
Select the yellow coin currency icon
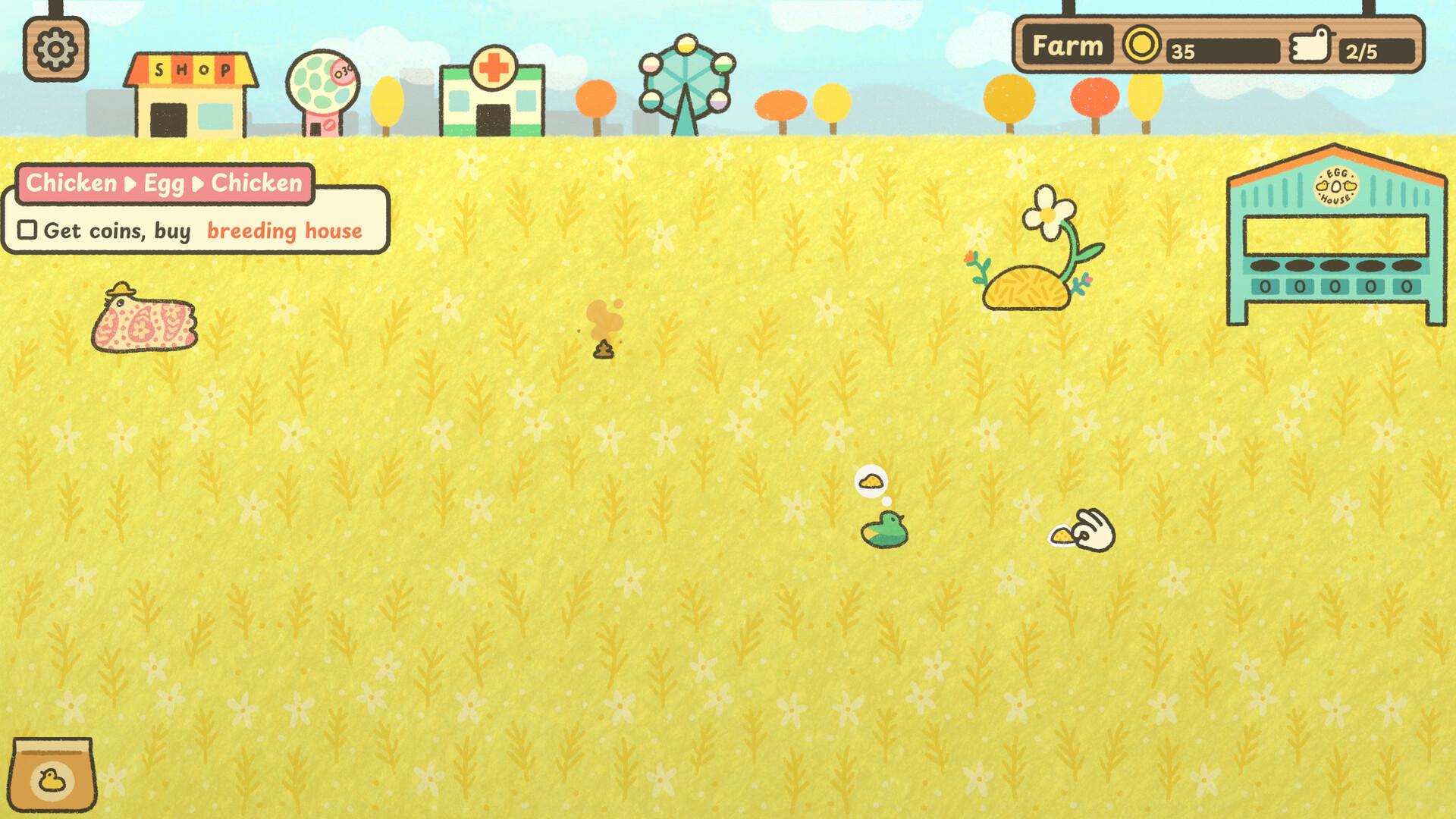point(1141,45)
